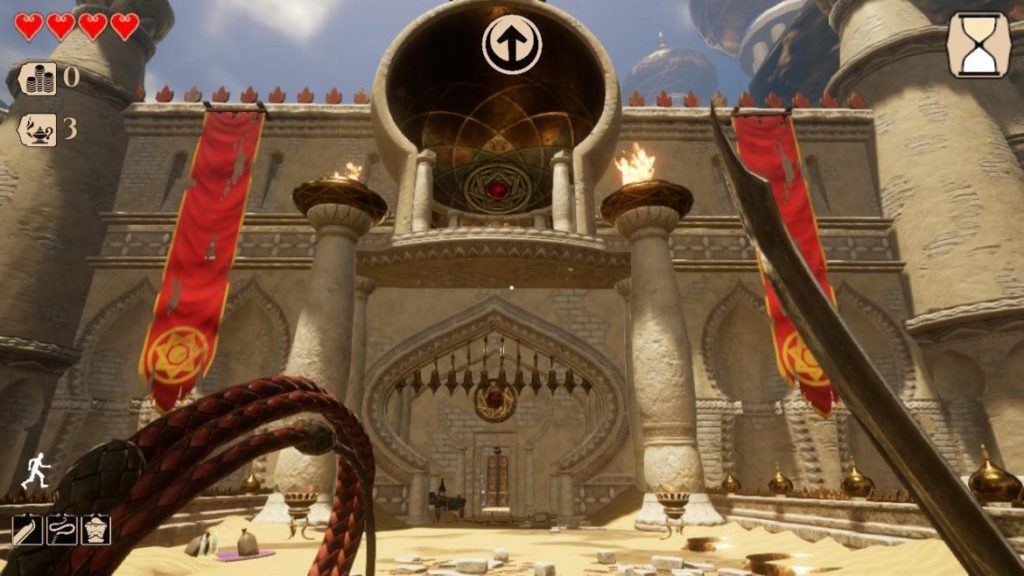Click the hourglass icon
Screen dimensions: 1024x576
(978, 45)
